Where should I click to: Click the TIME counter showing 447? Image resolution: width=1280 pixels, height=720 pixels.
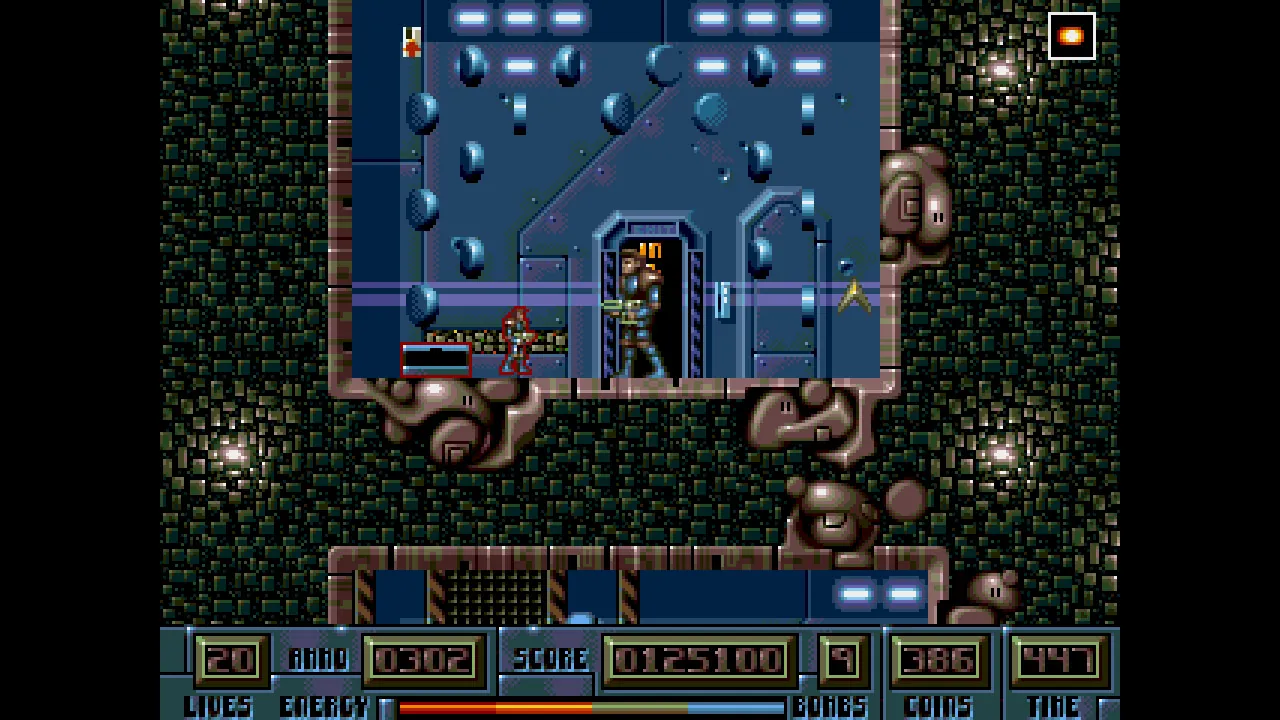tap(1060, 658)
